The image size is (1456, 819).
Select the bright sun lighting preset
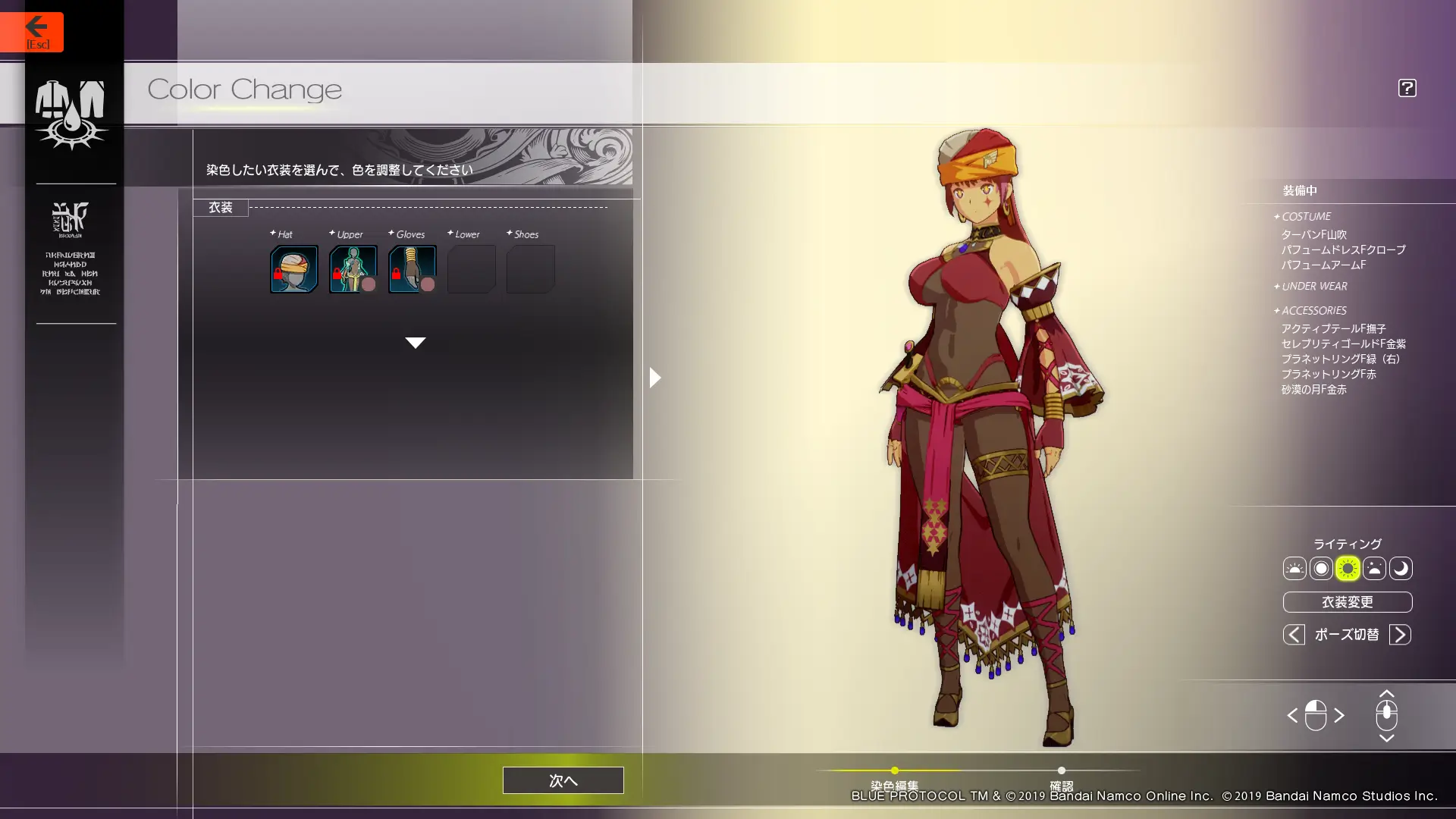coord(1348,569)
